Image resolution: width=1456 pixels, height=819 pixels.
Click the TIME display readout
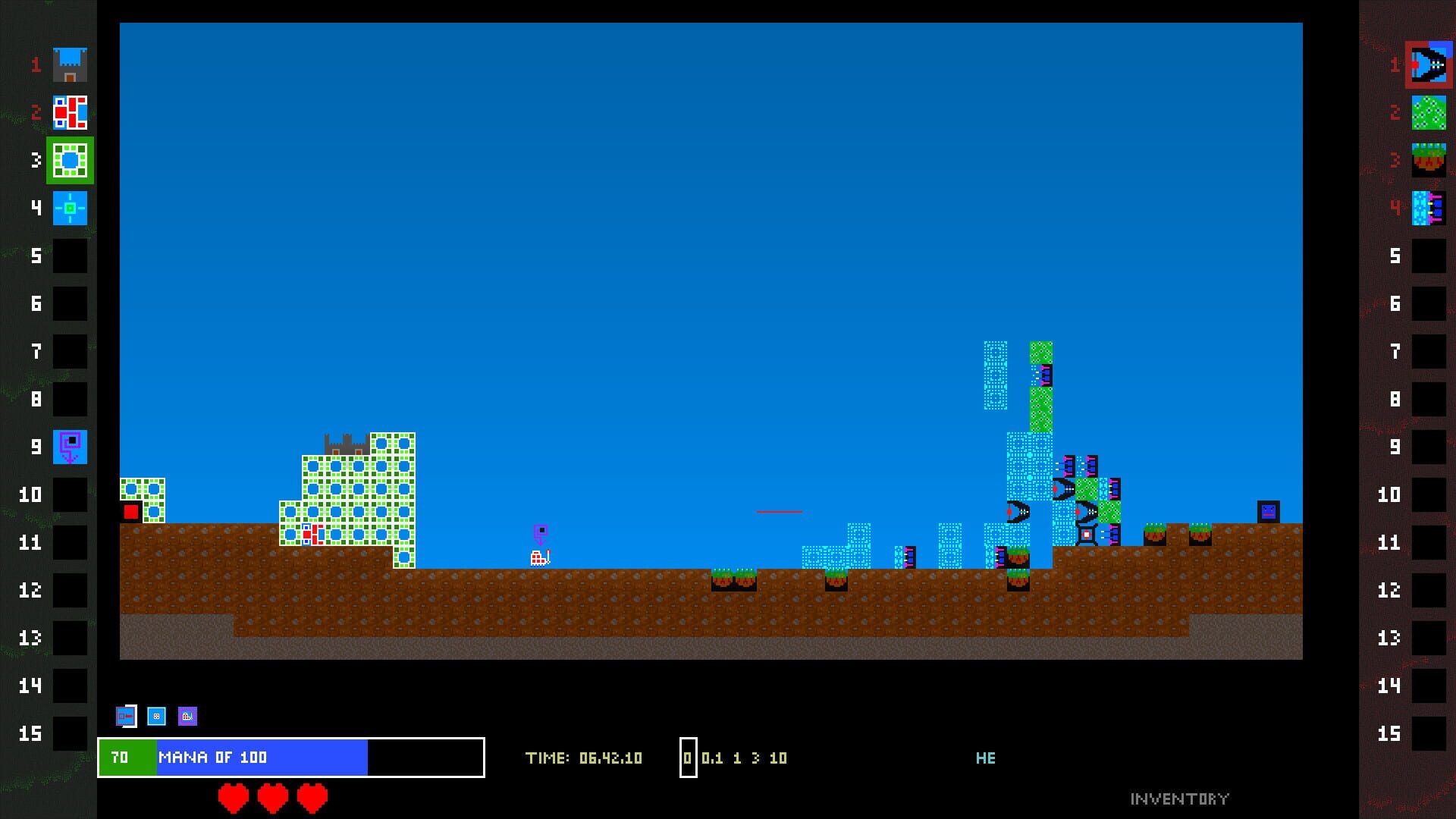coord(585,758)
